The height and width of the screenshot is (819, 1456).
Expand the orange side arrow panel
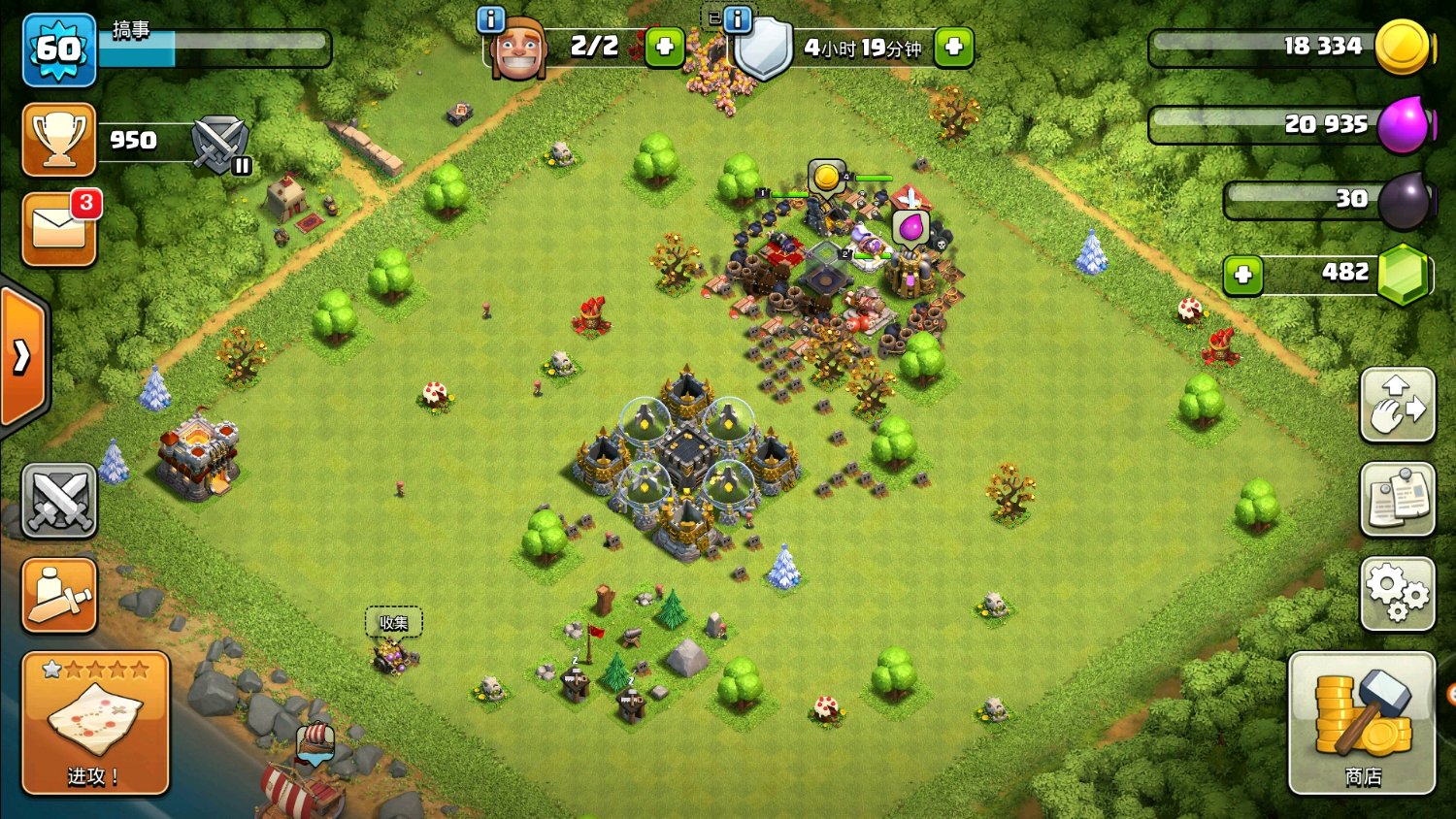point(22,357)
